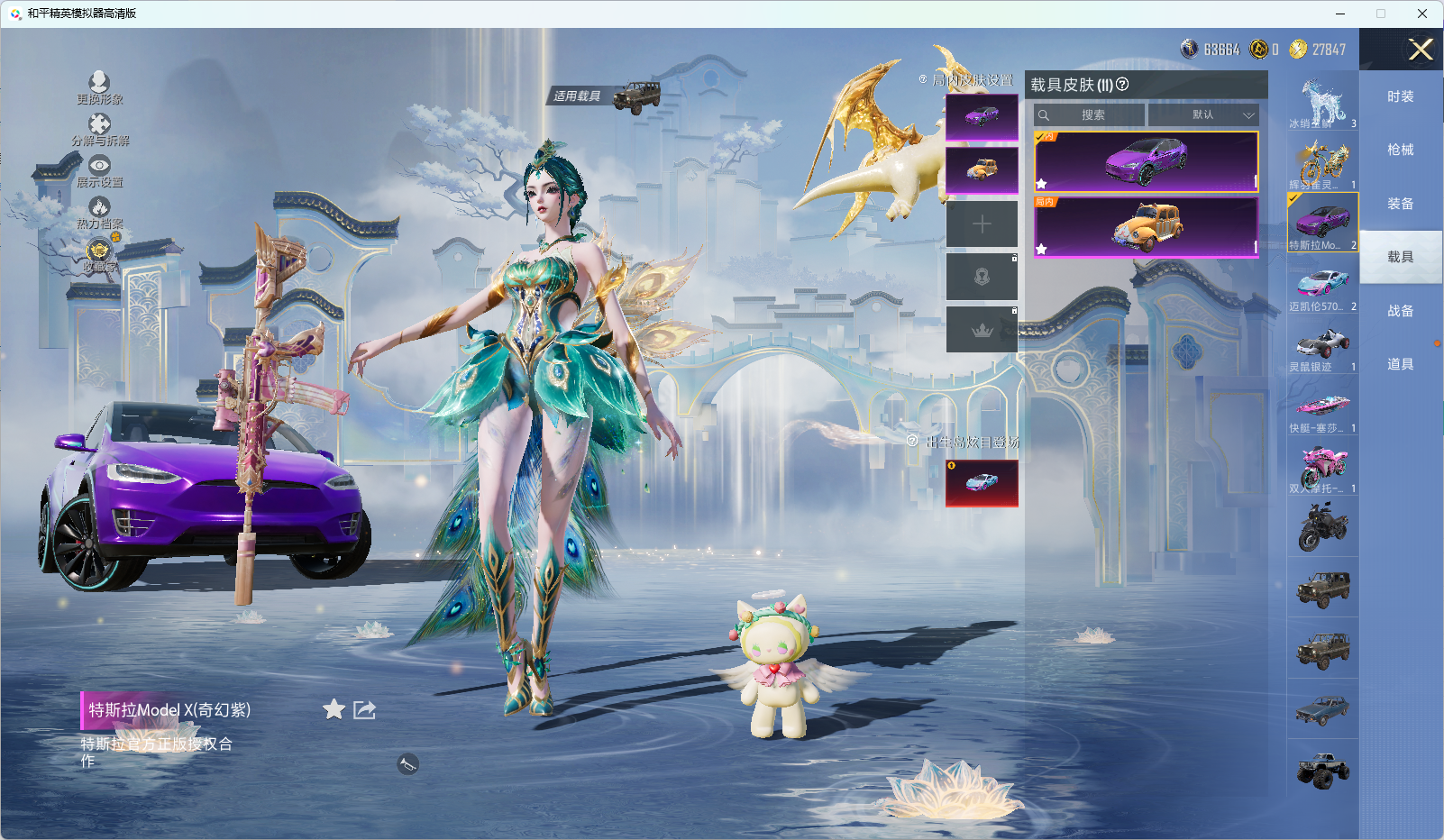Open the 适用载具 applicable vehicle button
Screen dimensions: 1444x840
click(x=606, y=96)
